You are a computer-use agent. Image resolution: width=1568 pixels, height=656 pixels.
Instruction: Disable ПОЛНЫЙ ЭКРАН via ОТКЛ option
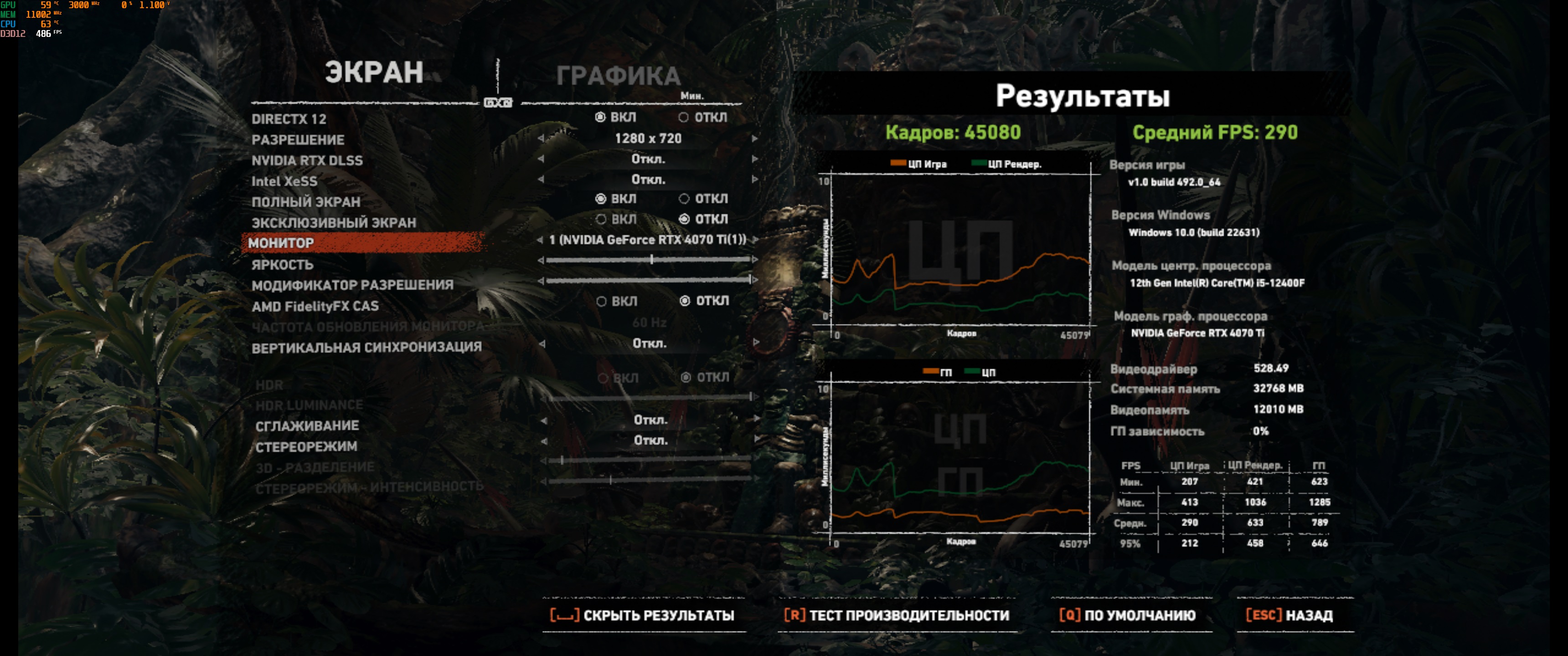(x=685, y=199)
